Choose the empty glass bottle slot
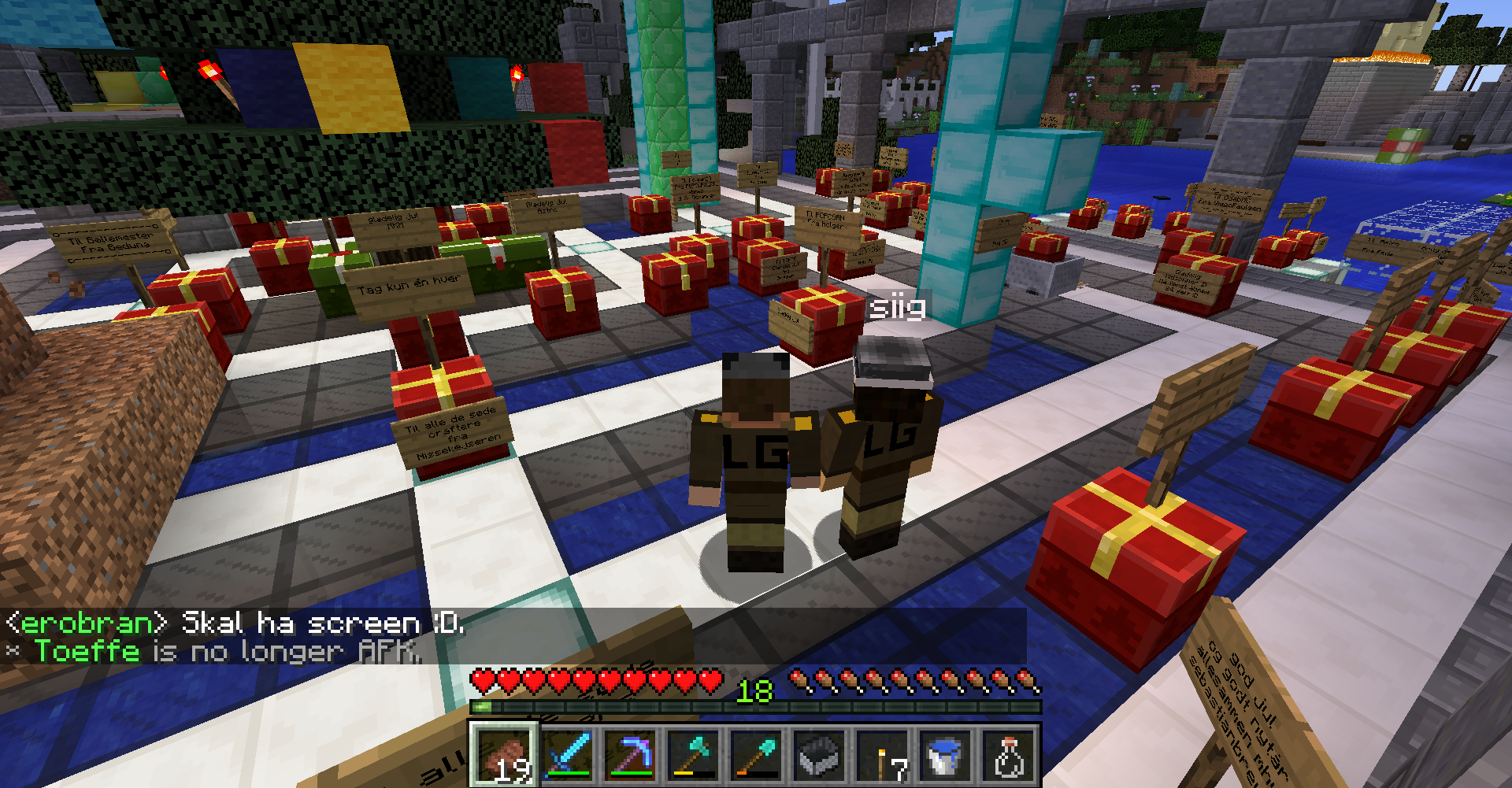The width and height of the screenshot is (1512, 788). tap(1009, 756)
